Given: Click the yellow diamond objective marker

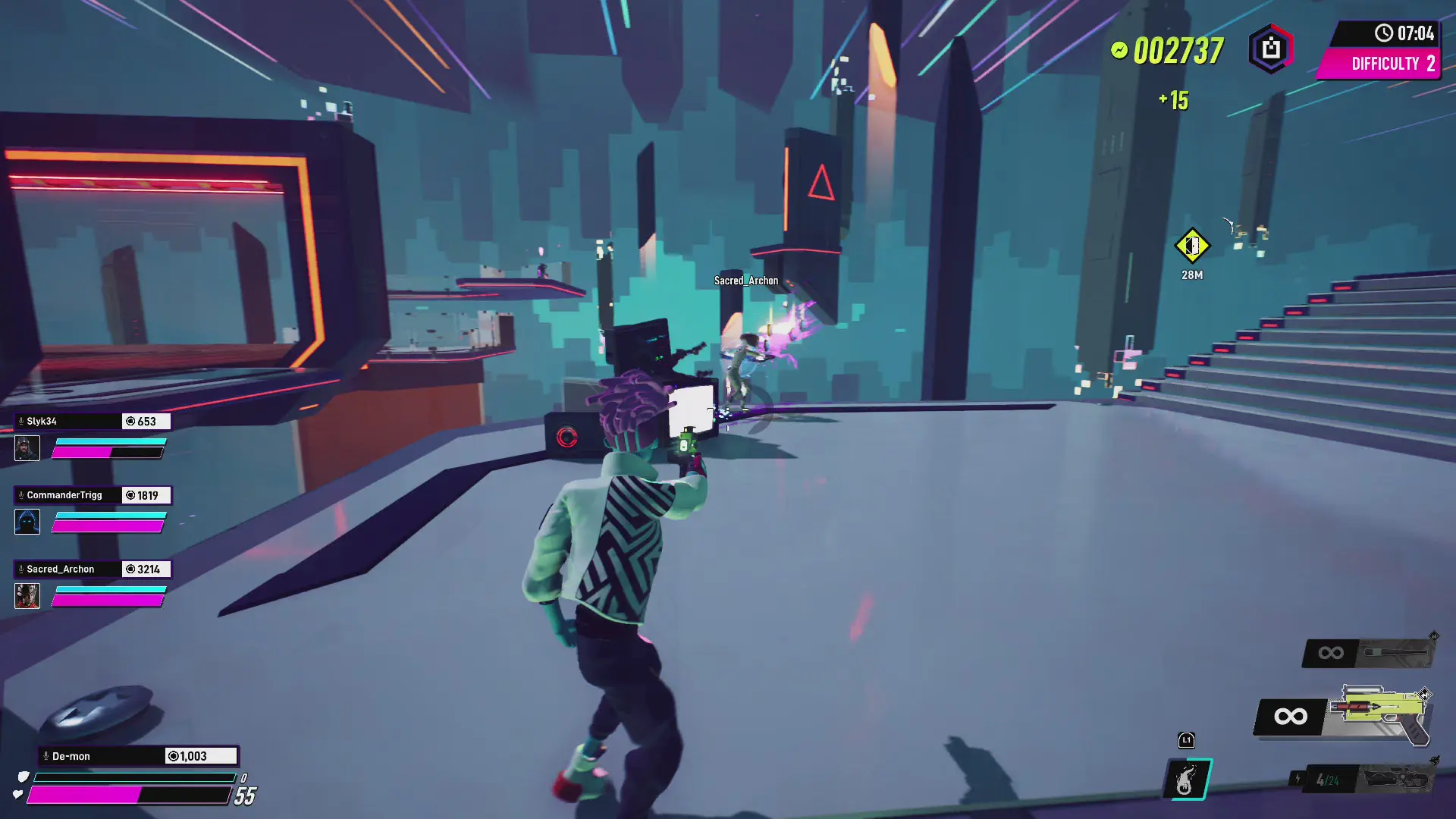Looking at the screenshot, I should tap(1192, 246).
